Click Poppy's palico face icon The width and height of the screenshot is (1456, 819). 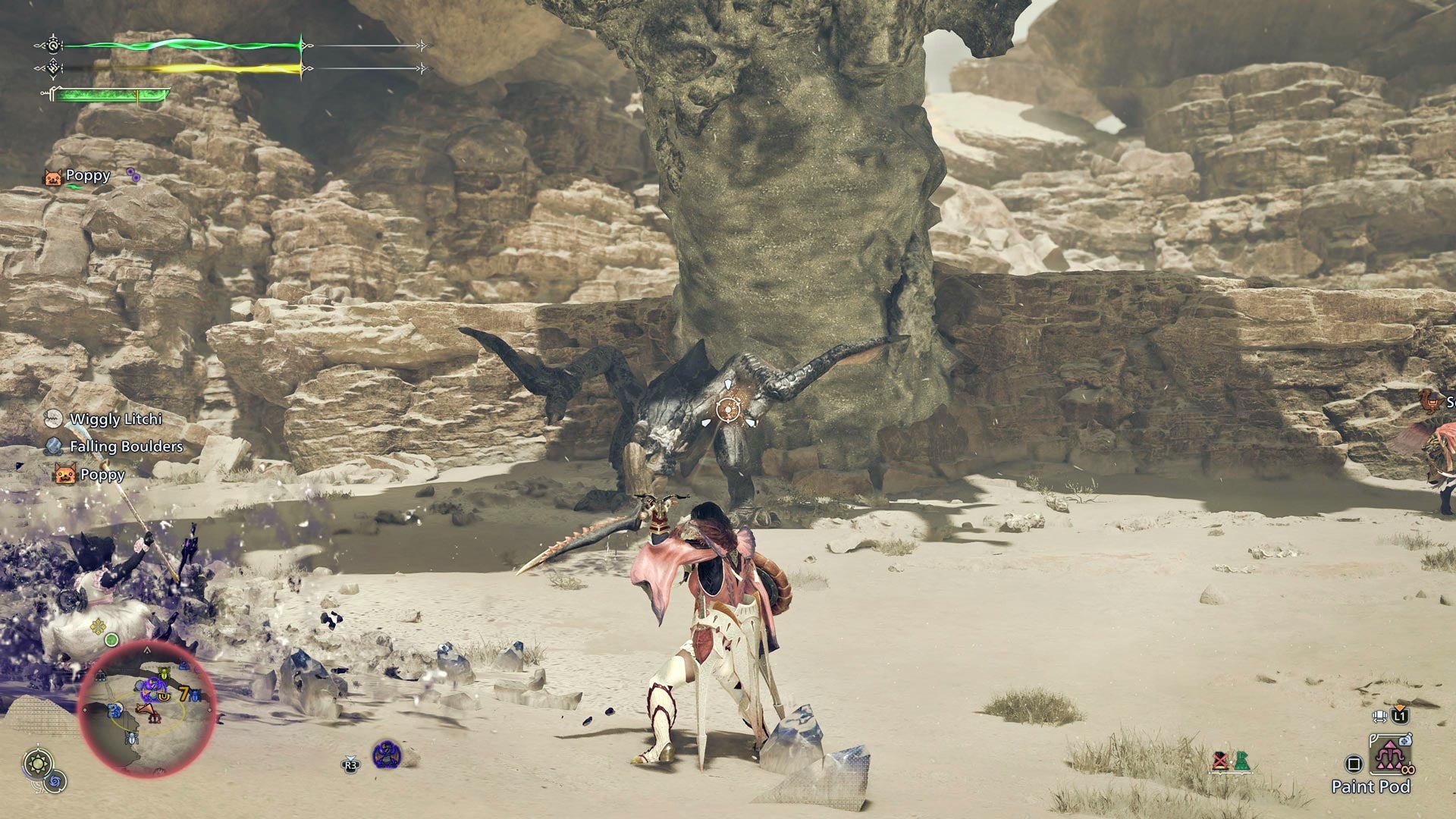click(x=53, y=178)
